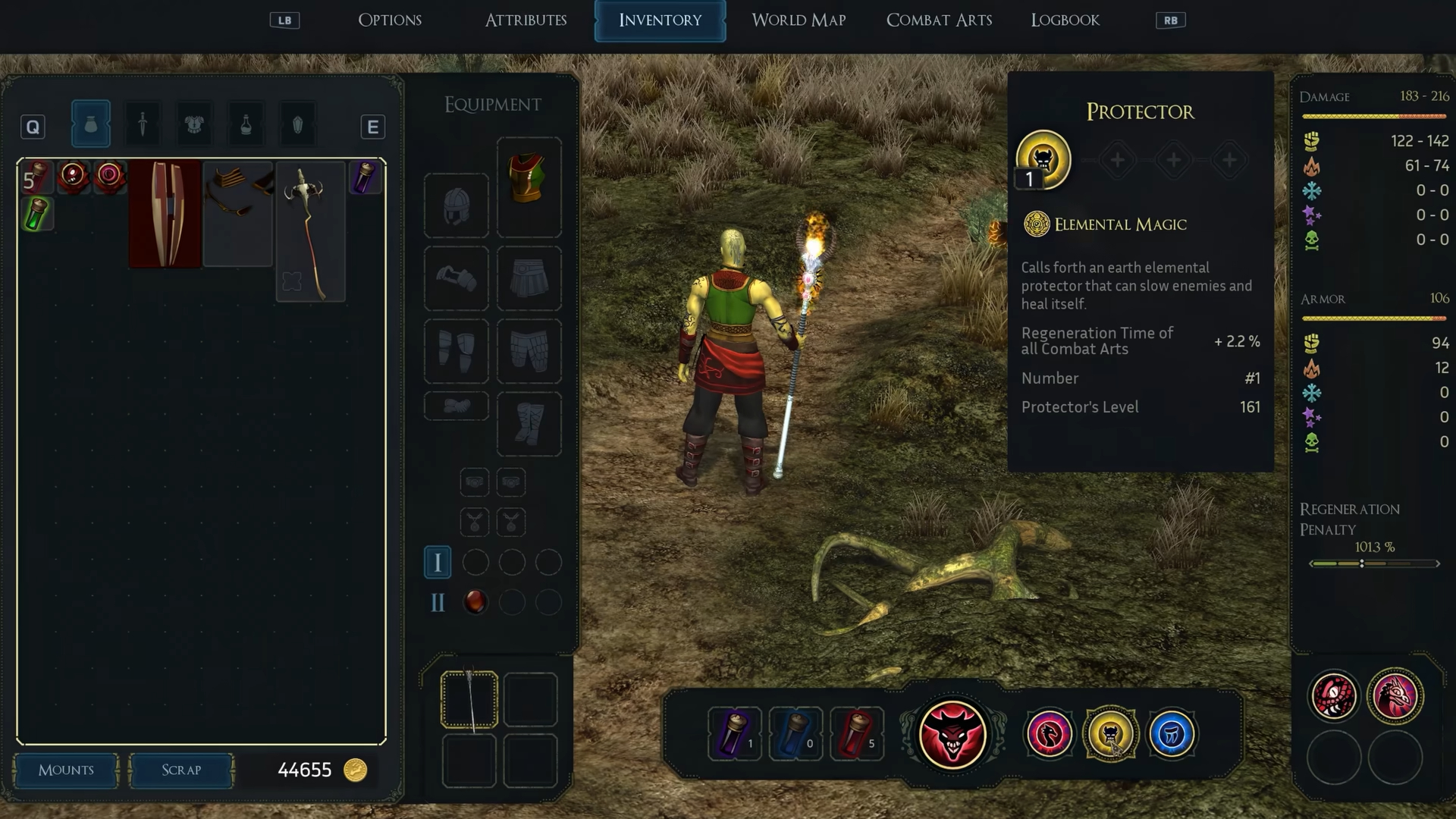Select the green potion in inventory
Viewport: 1456px width, 819px height.
tap(36, 214)
